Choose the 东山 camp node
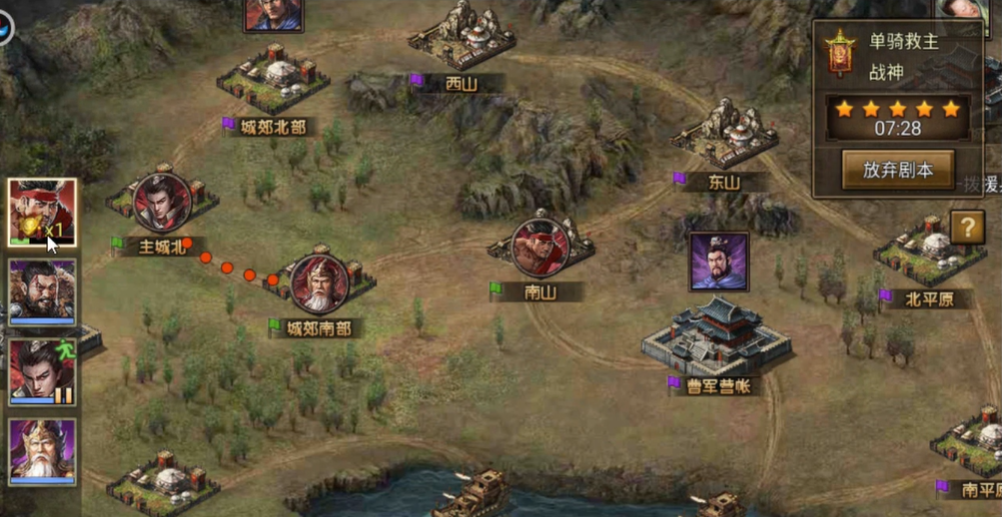 point(725,135)
